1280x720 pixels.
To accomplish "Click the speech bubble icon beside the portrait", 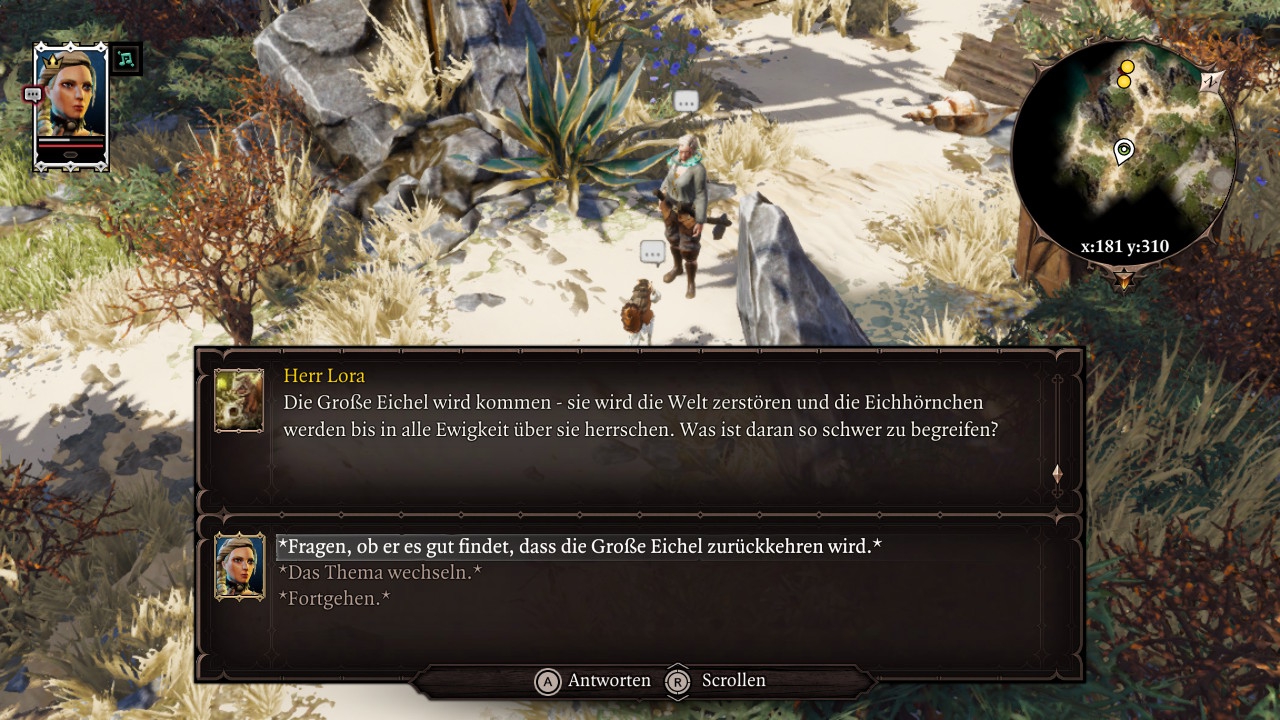I will (32, 94).
